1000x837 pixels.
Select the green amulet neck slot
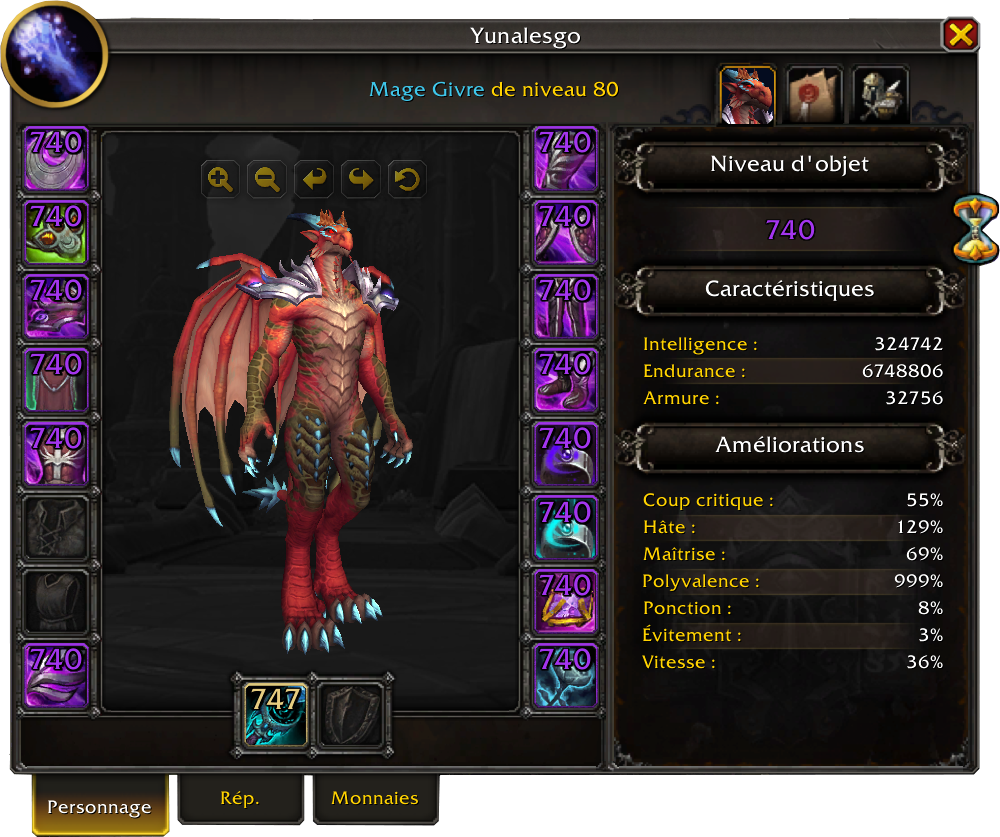coord(57,232)
